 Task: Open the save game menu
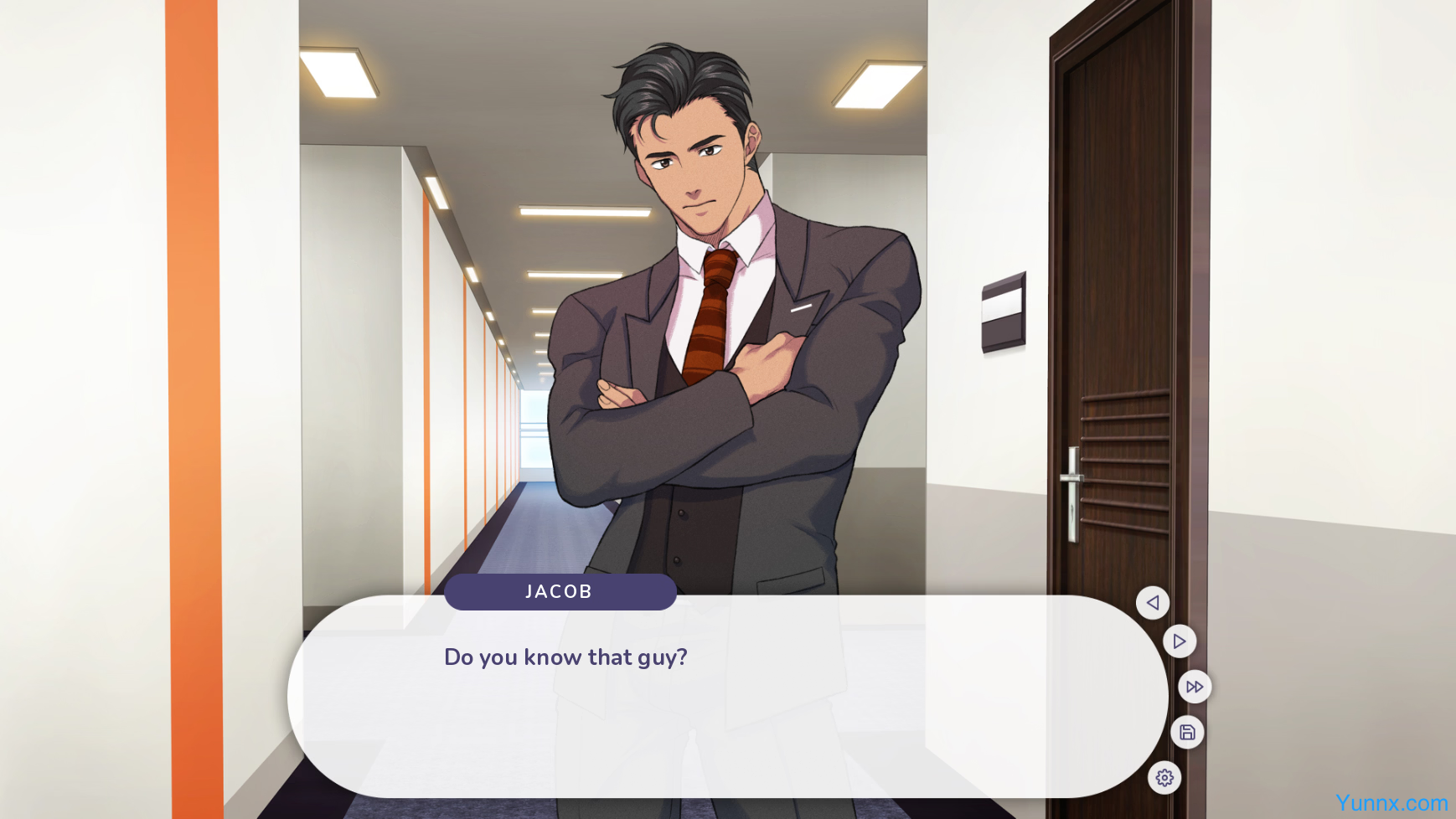[1187, 733]
